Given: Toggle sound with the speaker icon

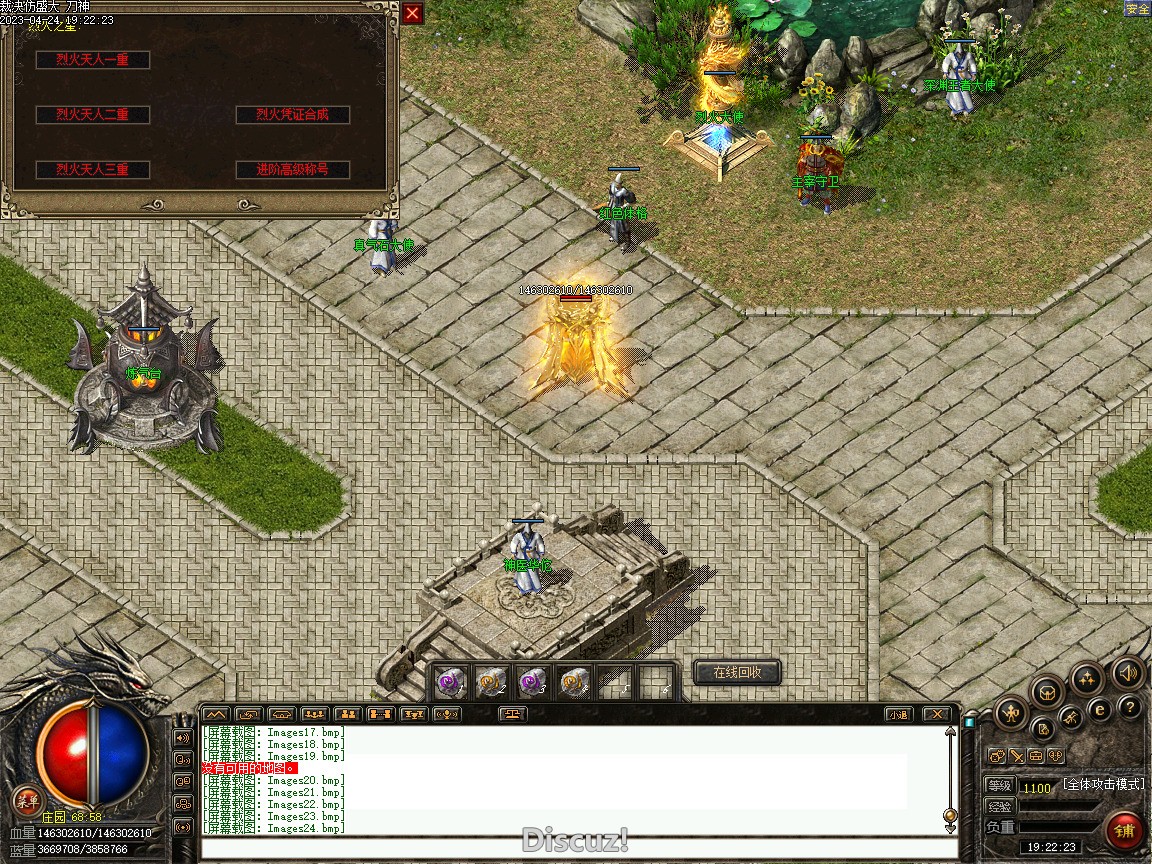Looking at the screenshot, I should 1129,672.
